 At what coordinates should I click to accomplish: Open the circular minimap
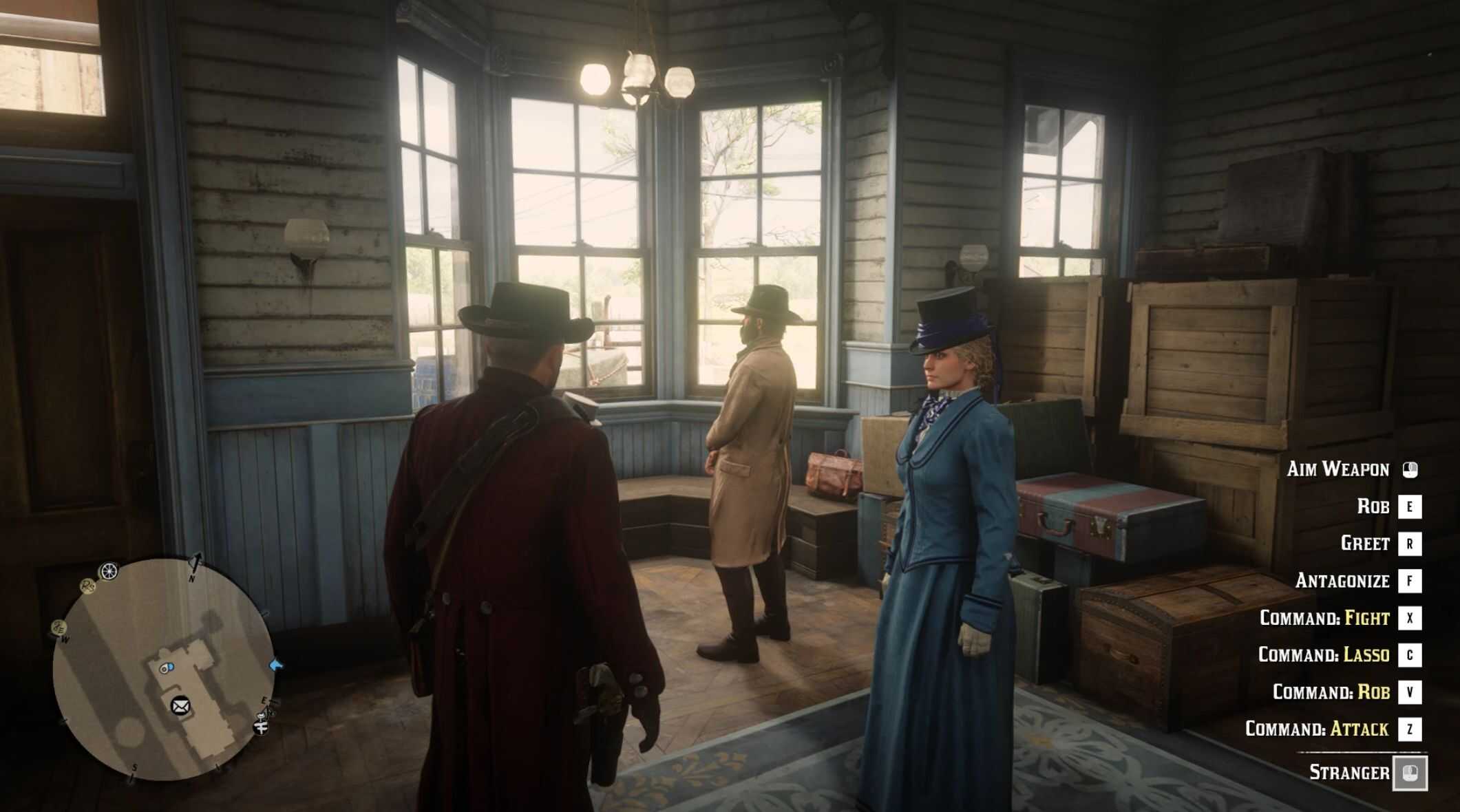pyautogui.click(x=164, y=669)
